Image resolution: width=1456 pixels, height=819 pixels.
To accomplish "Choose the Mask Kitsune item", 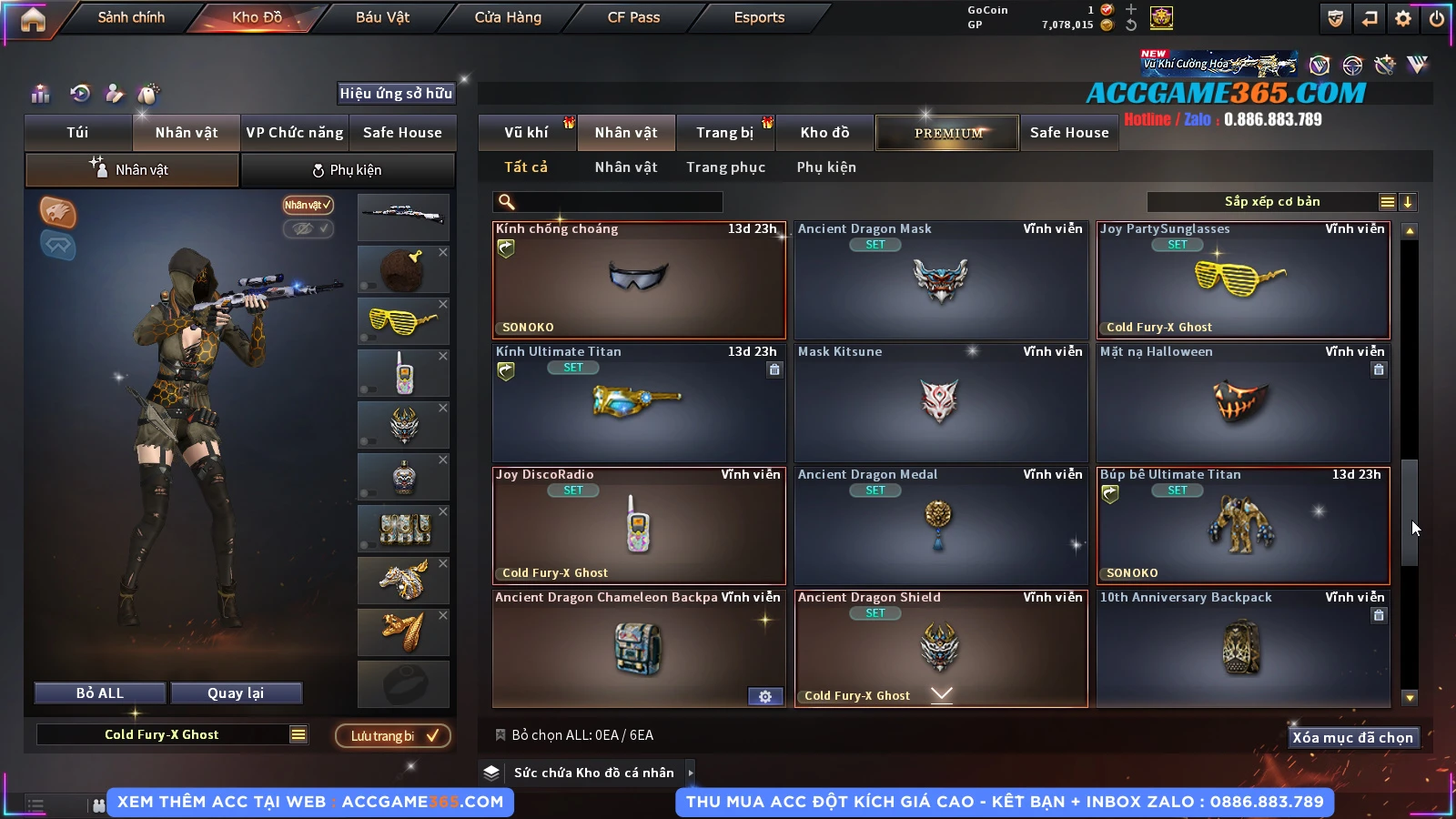I will [x=941, y=403].
